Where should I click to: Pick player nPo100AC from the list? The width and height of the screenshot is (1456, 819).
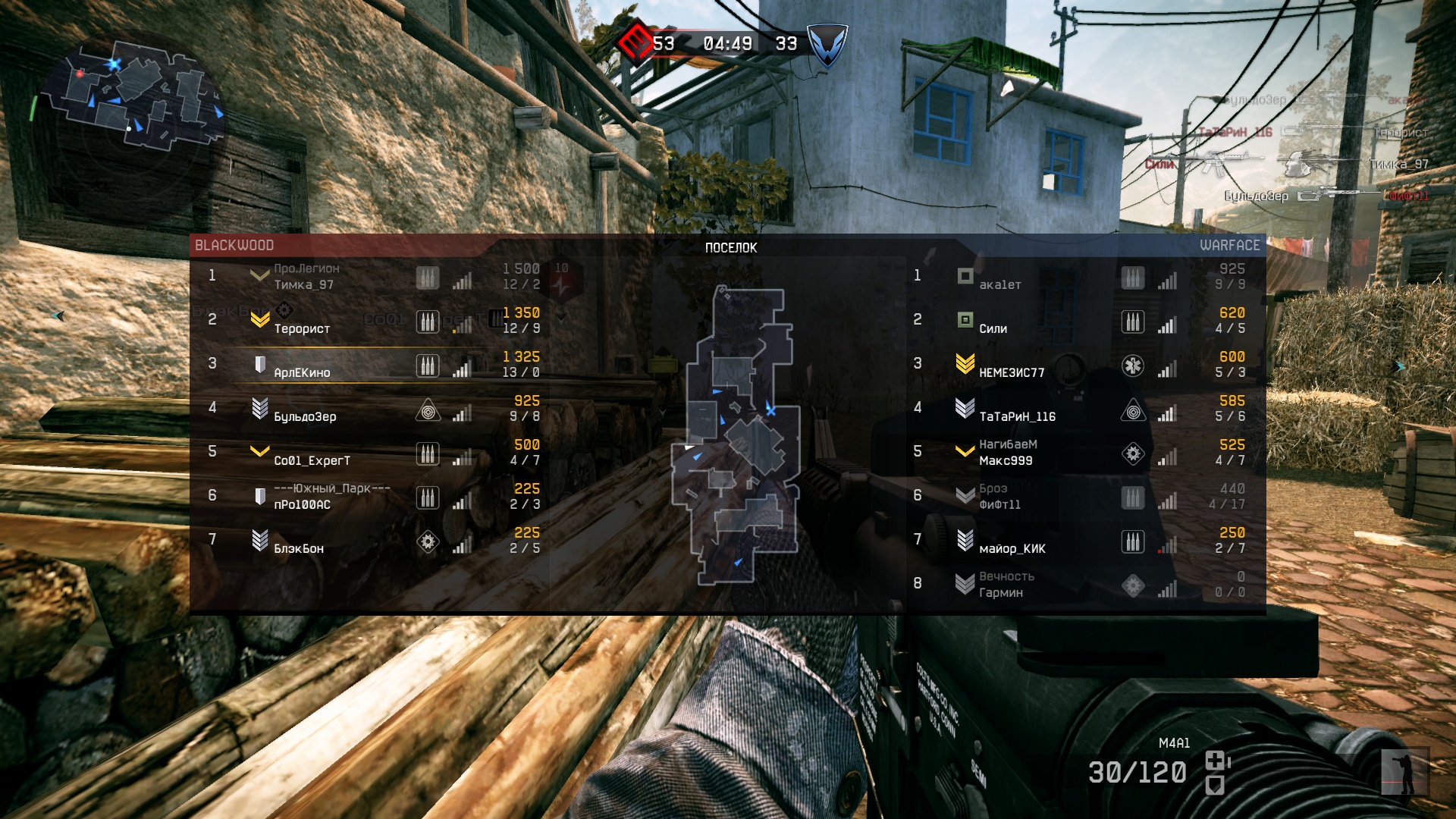coord(302,505)
